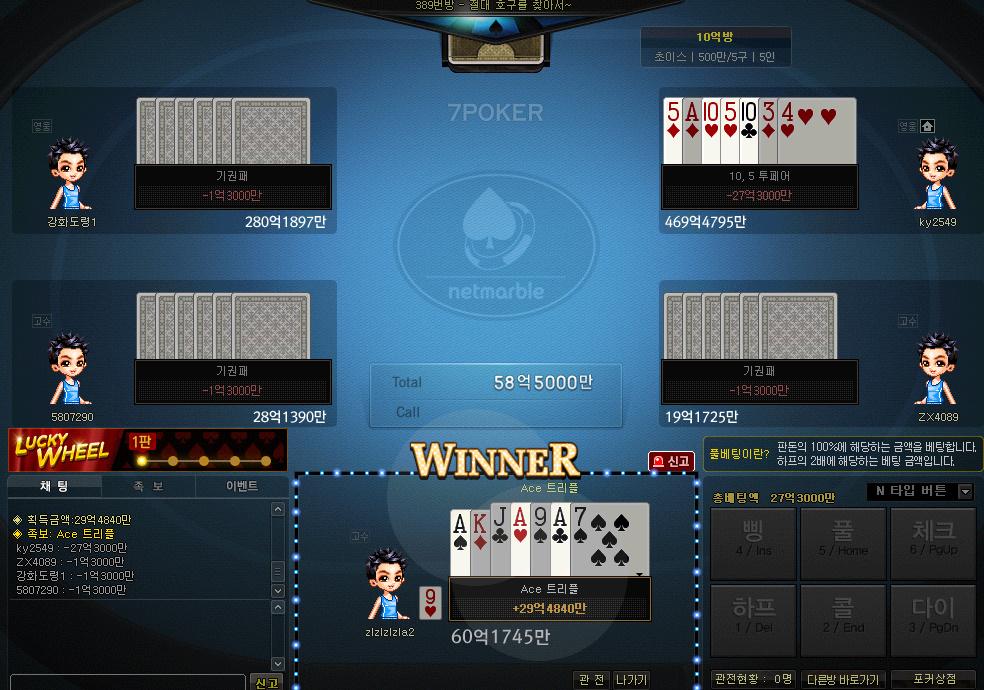
Task: Switch to the 이벤트 event tab
Action: [241, 486]
